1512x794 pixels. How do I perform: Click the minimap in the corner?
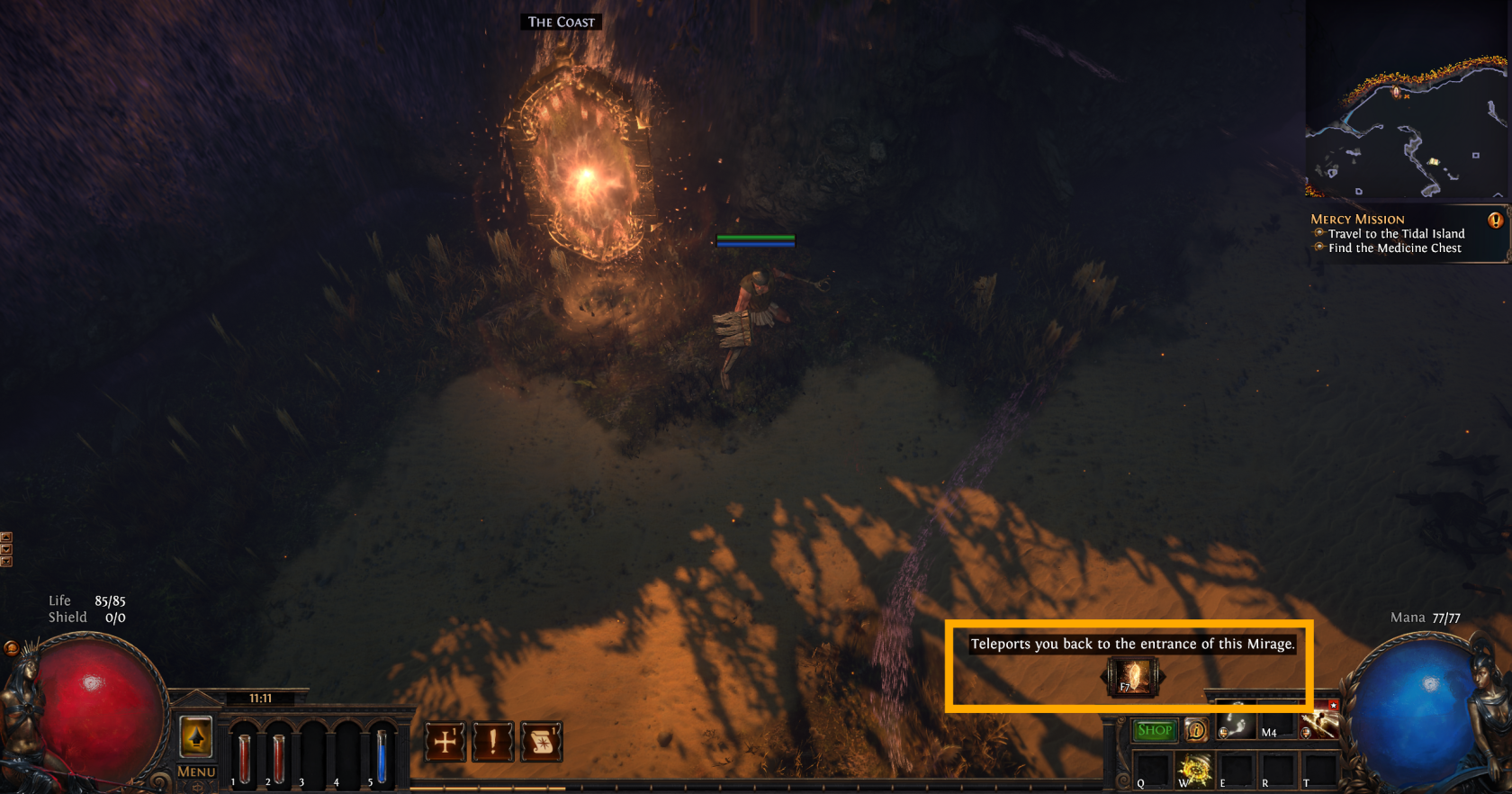tap(1406, 101)
